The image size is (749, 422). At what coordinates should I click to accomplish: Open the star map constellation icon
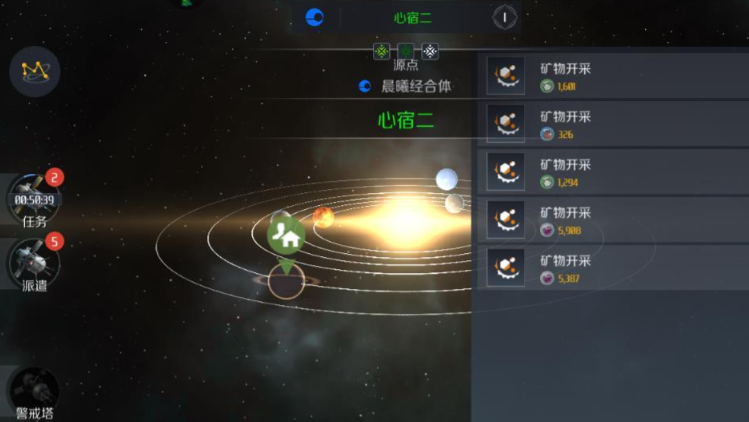coord(35,71)
